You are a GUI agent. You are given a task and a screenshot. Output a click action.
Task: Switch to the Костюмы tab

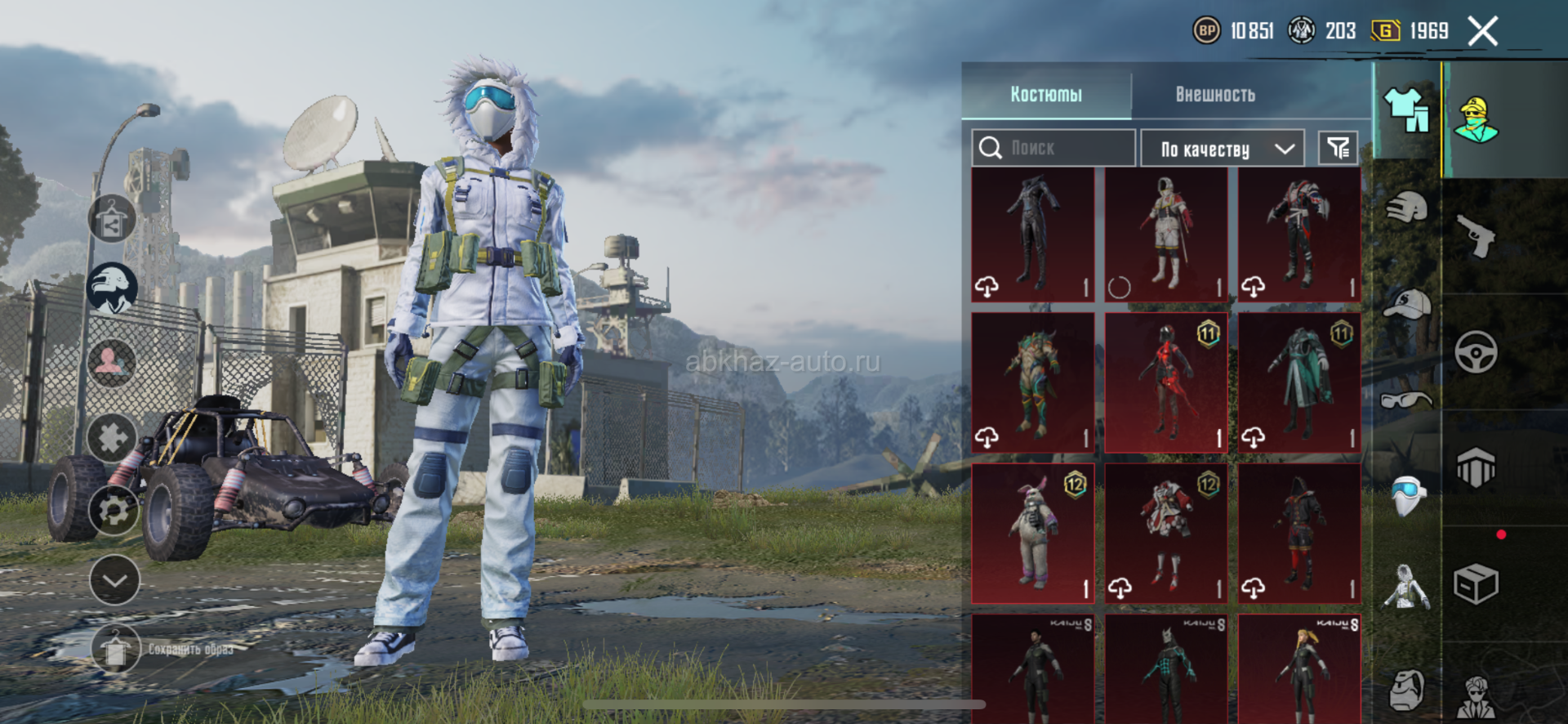pos(1046,94)
